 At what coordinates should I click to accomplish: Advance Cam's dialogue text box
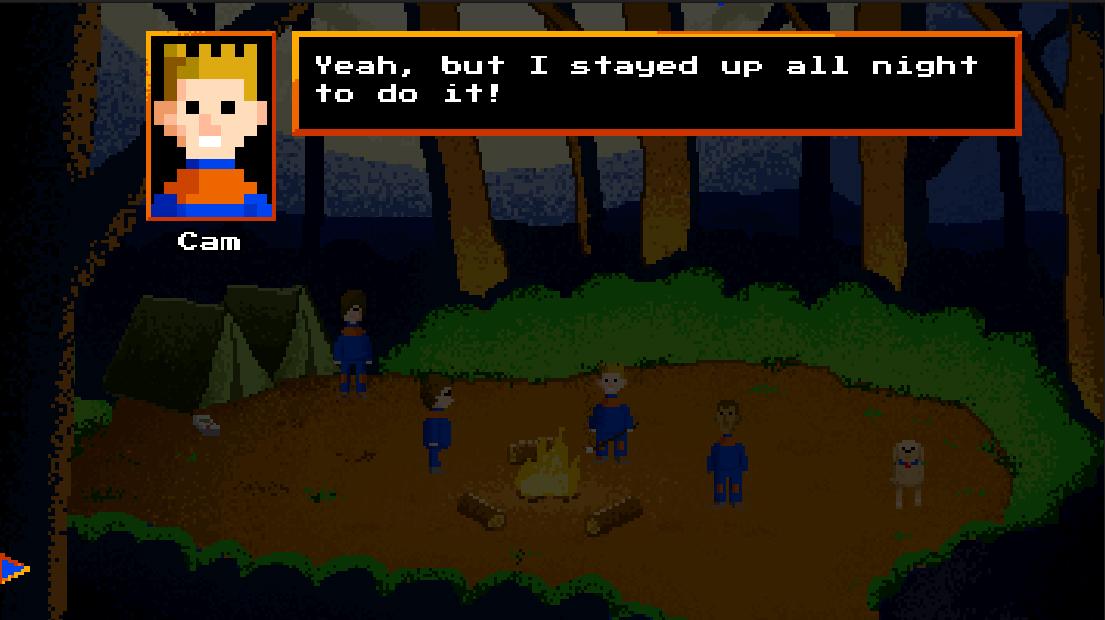[x=656, y=83]
